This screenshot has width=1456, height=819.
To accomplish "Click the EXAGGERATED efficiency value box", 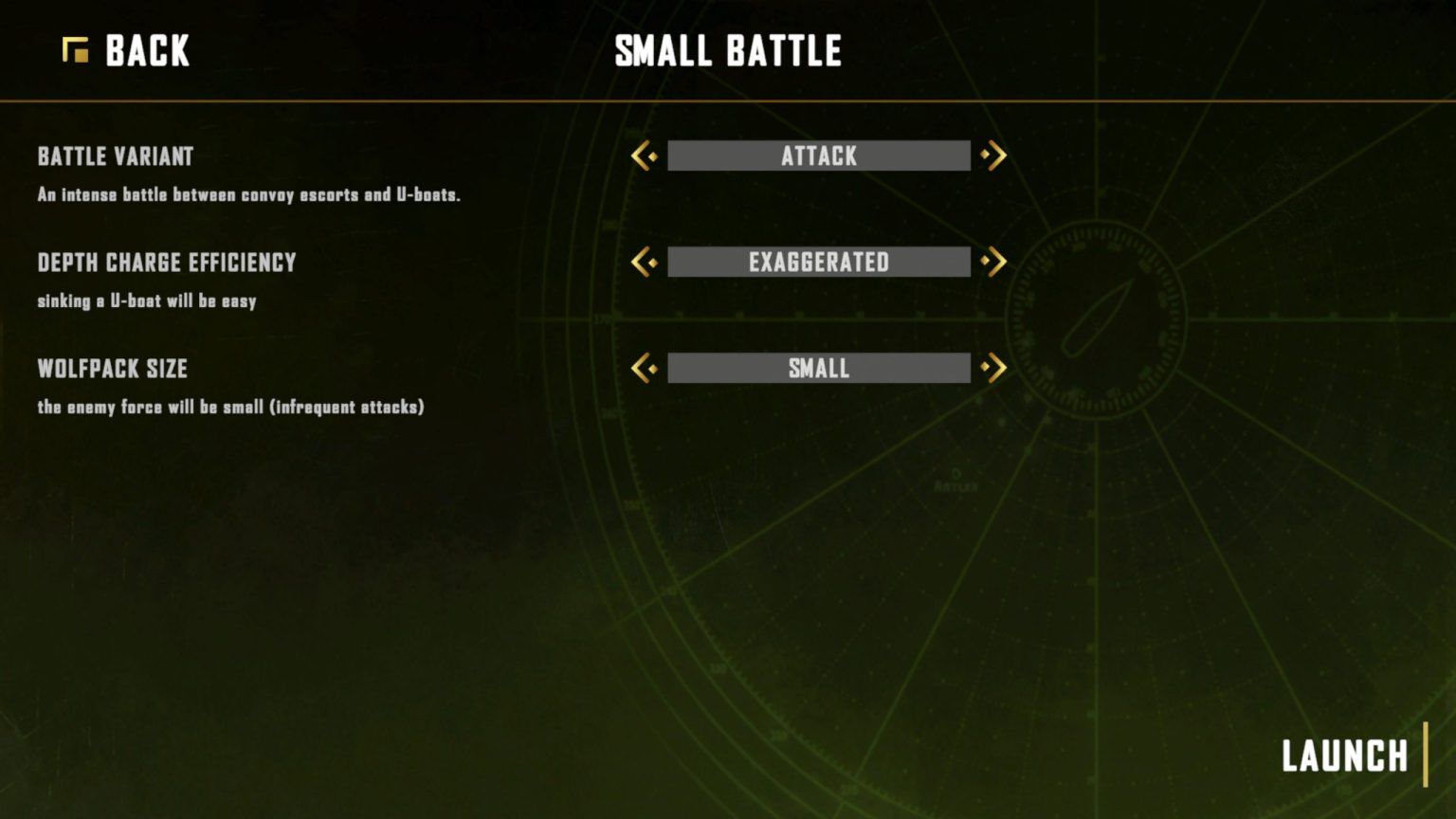I will pos(819,262).
